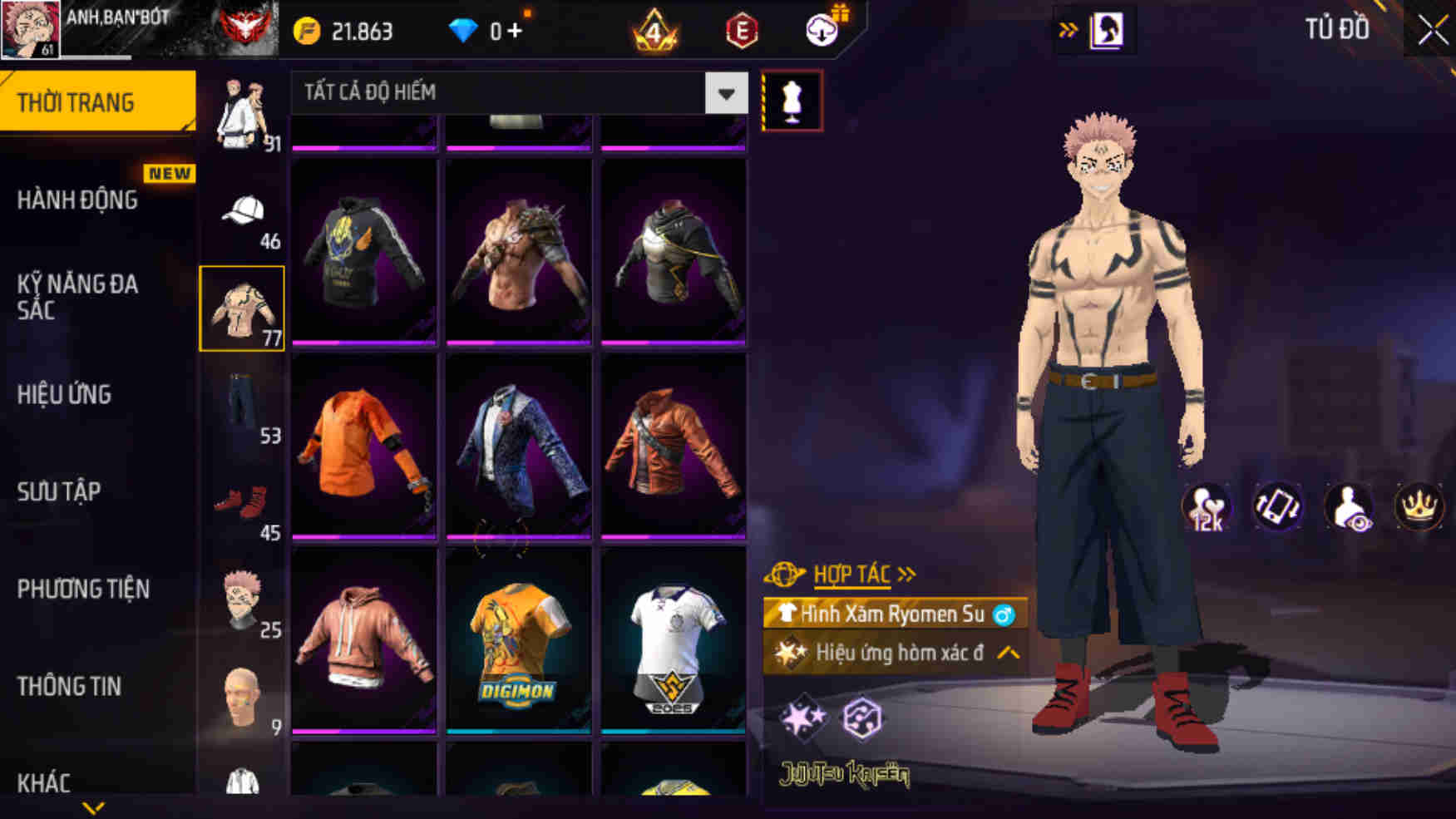Open the TẤT CẢ ĐỘ HIẾM rarity dropdown

(x=516, y=93)
